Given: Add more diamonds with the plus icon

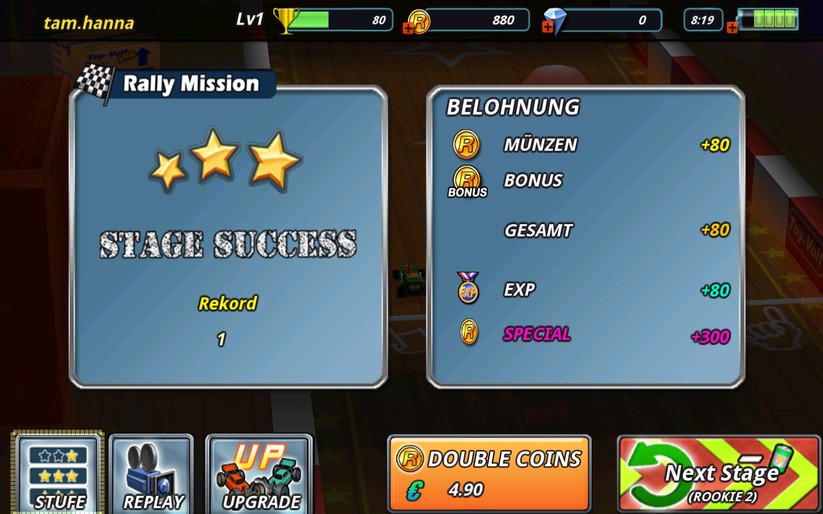Looking at the screenshot, I should (547, 28).
